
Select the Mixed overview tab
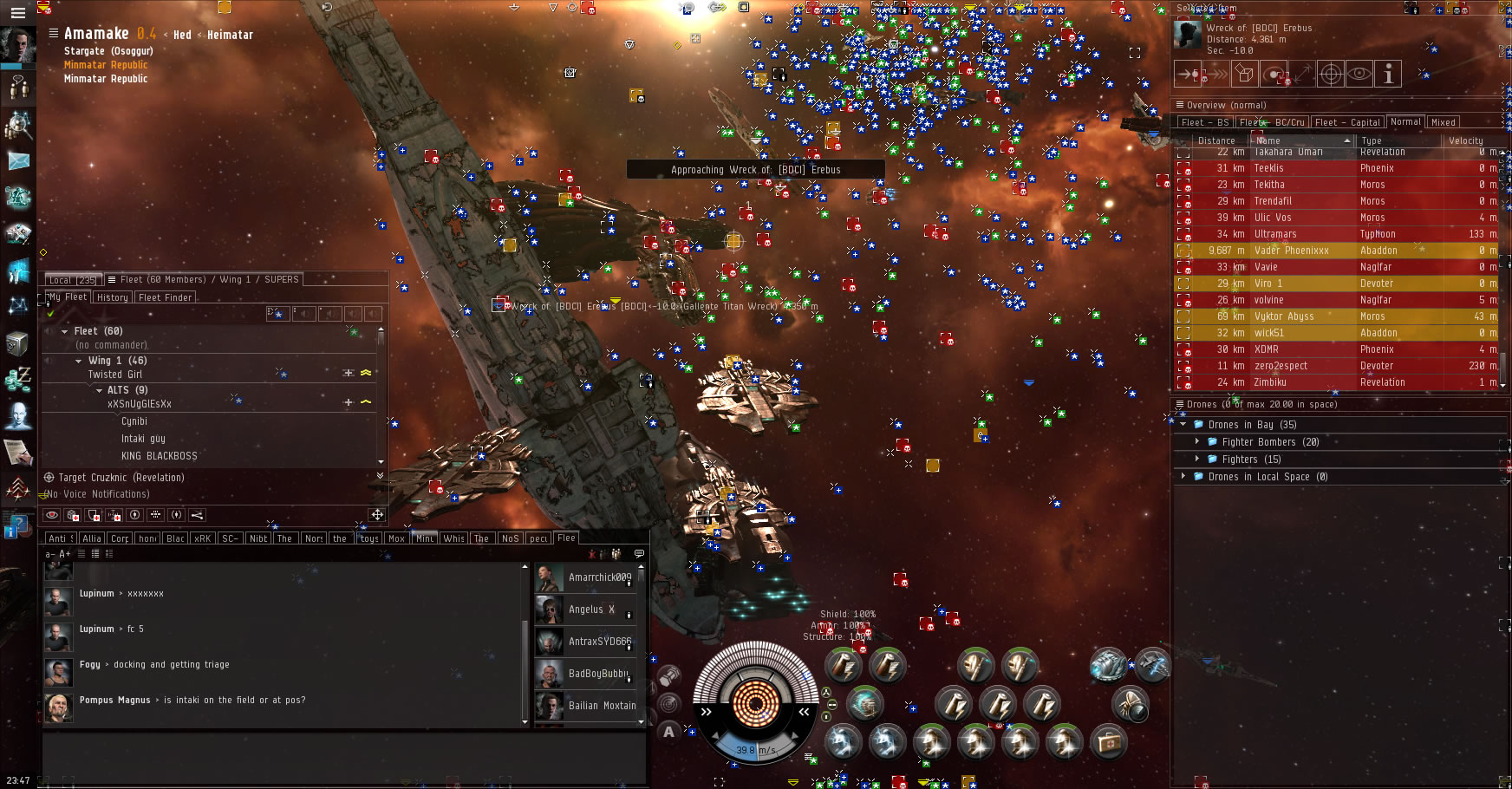(x=1443, y=122)
